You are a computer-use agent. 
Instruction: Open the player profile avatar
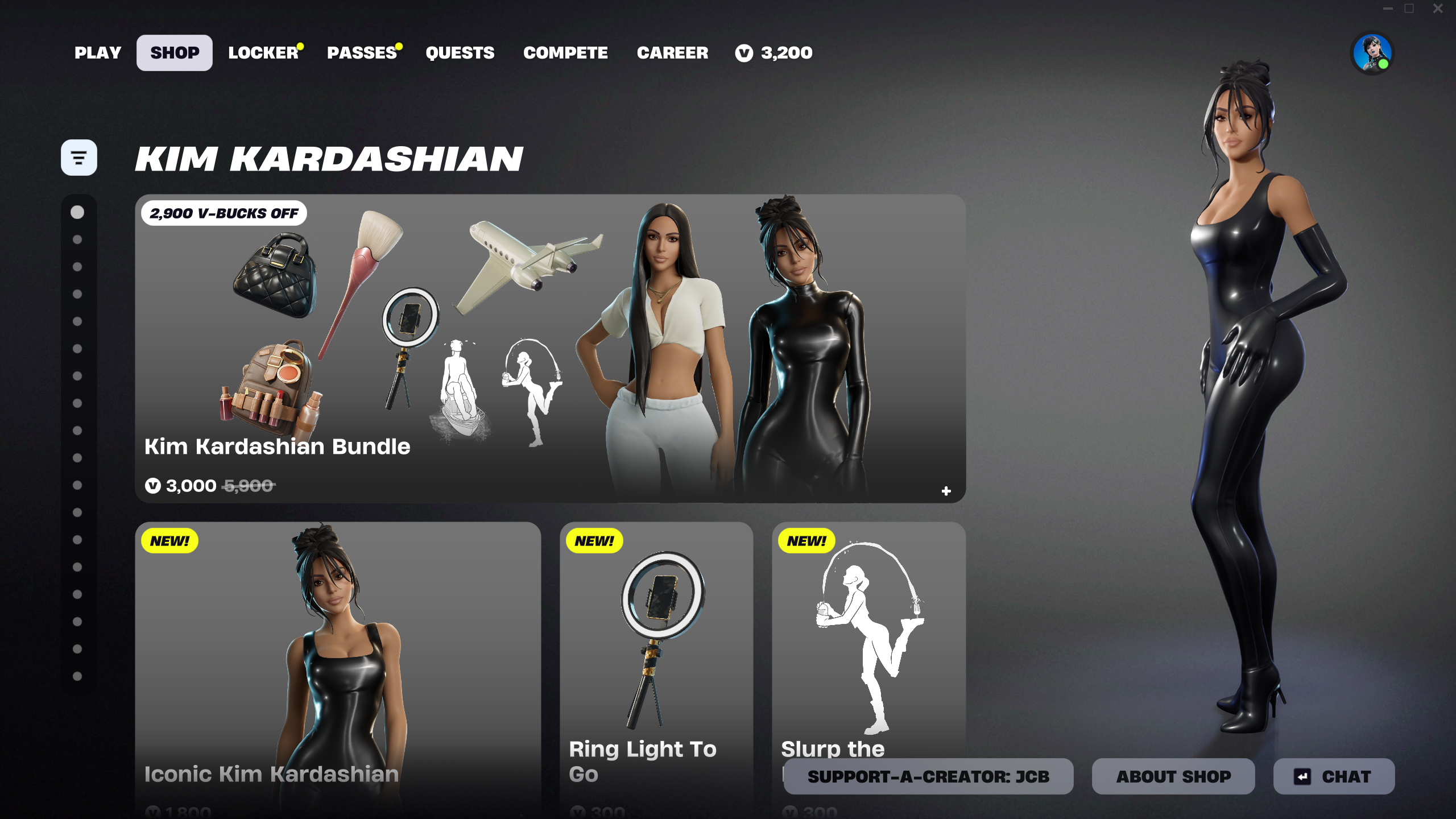tap(1372, 53)
